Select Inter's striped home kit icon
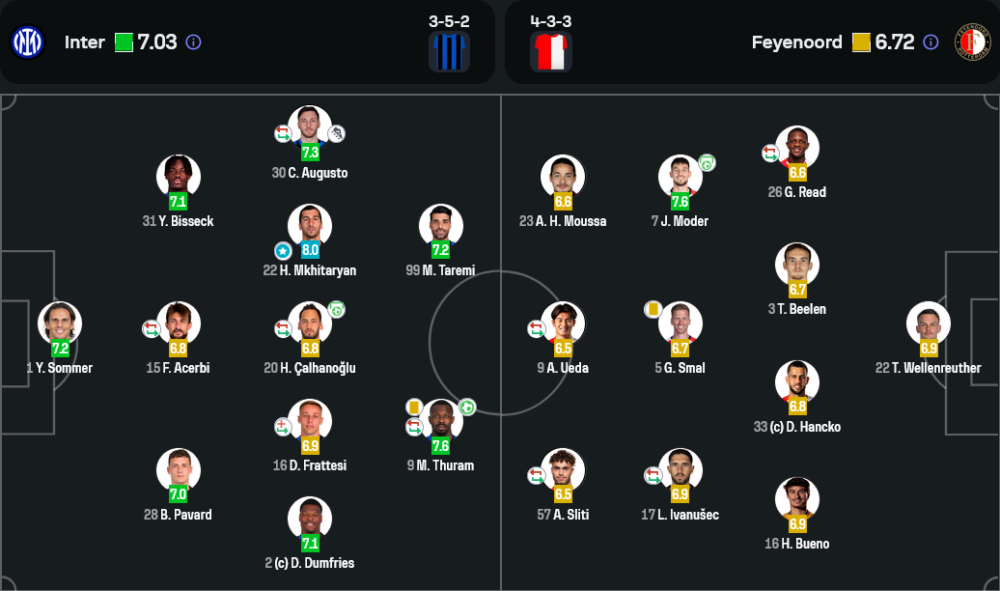The height and width of the screenshot is (591, 1000). pos(449,51)
